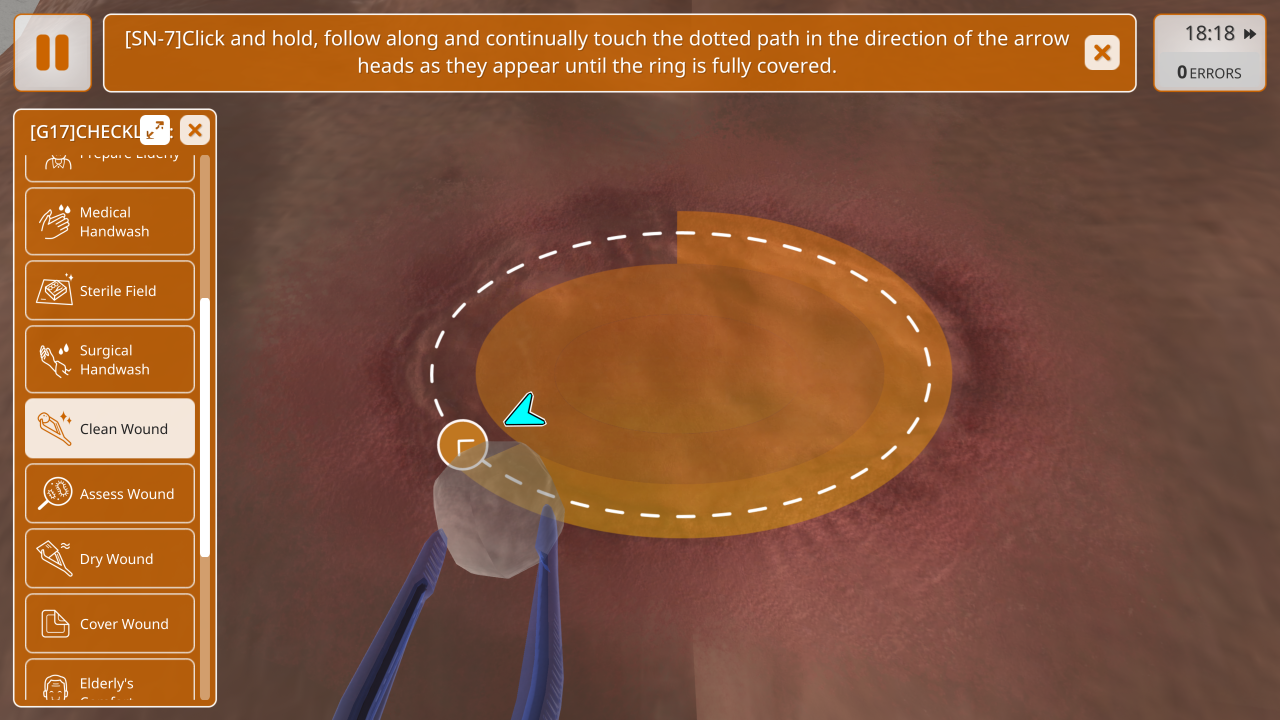This screenshot has width=1280, height=720.
Task: Go to the Assess Wound step
Action: coord(110,494)
